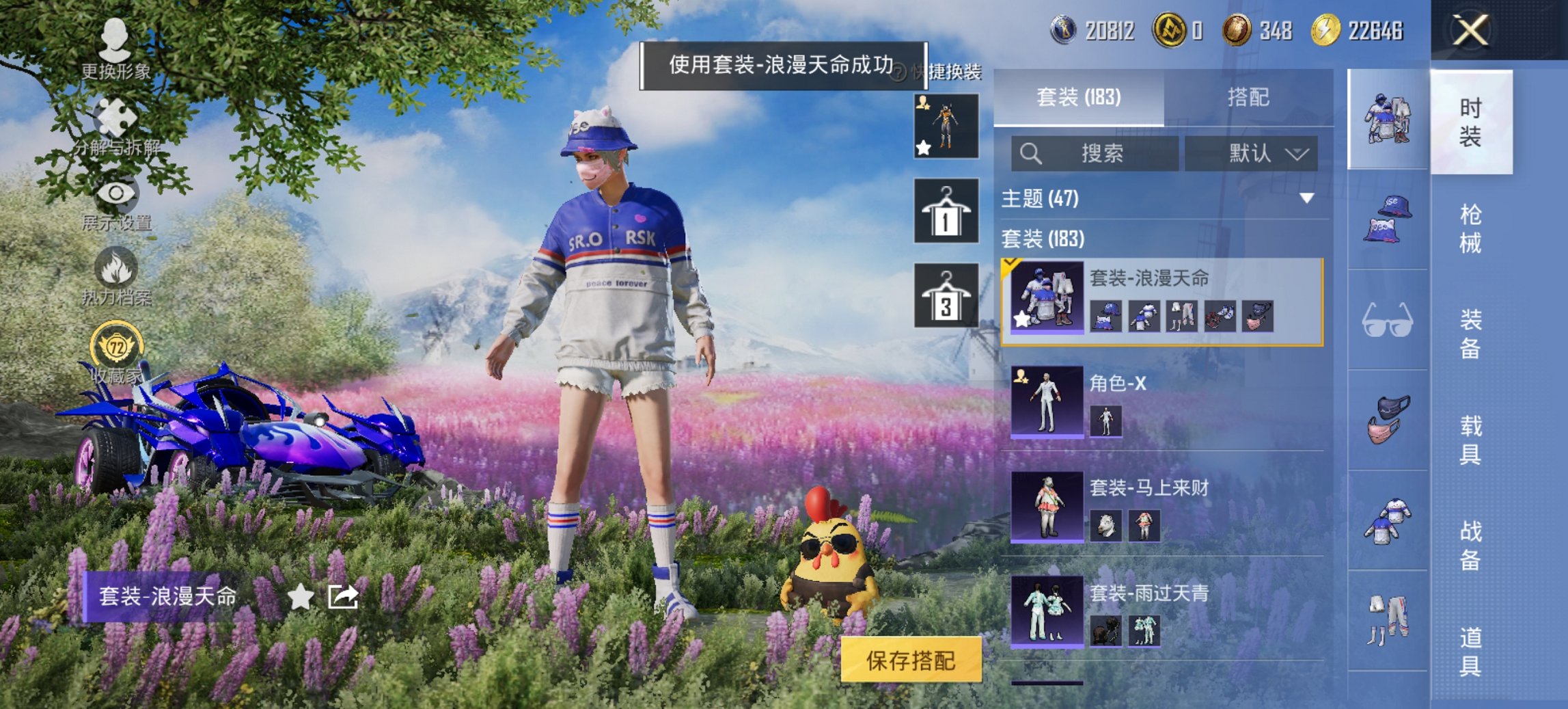
Task: Open 展示设置 display settings
Action: [x=115, y=206]
